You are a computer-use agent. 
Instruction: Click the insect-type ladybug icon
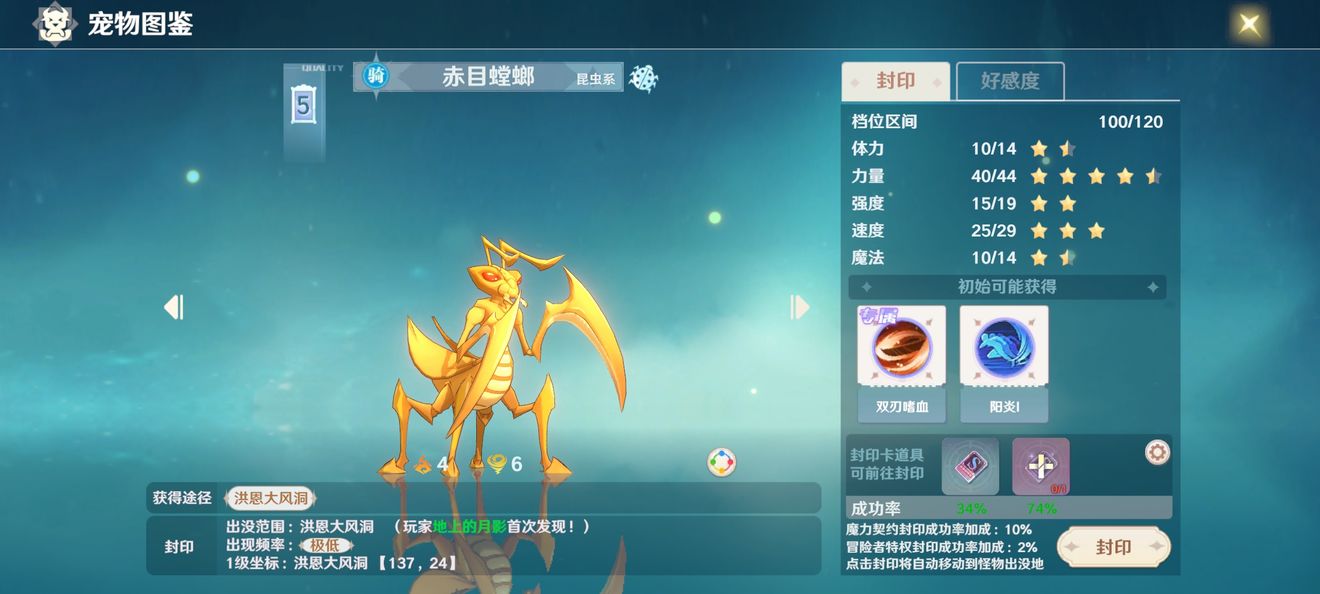pos(643,78)
